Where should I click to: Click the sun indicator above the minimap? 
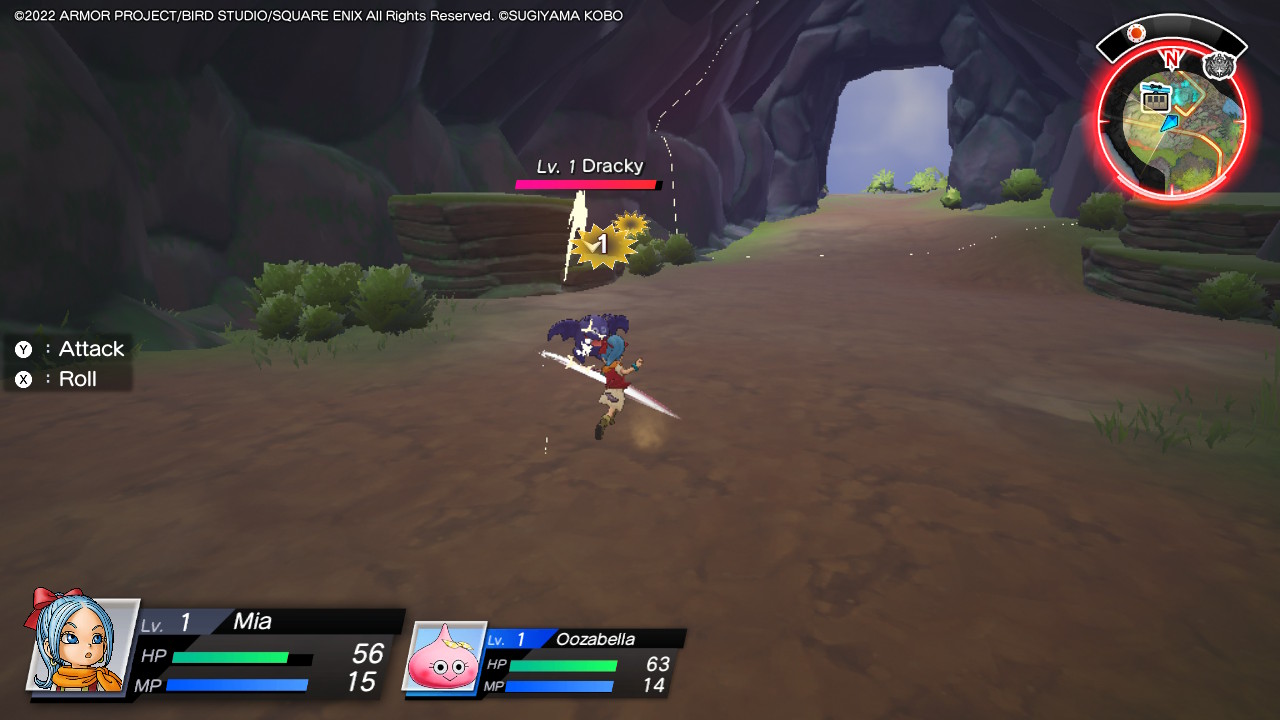[x=1136, y=32]
